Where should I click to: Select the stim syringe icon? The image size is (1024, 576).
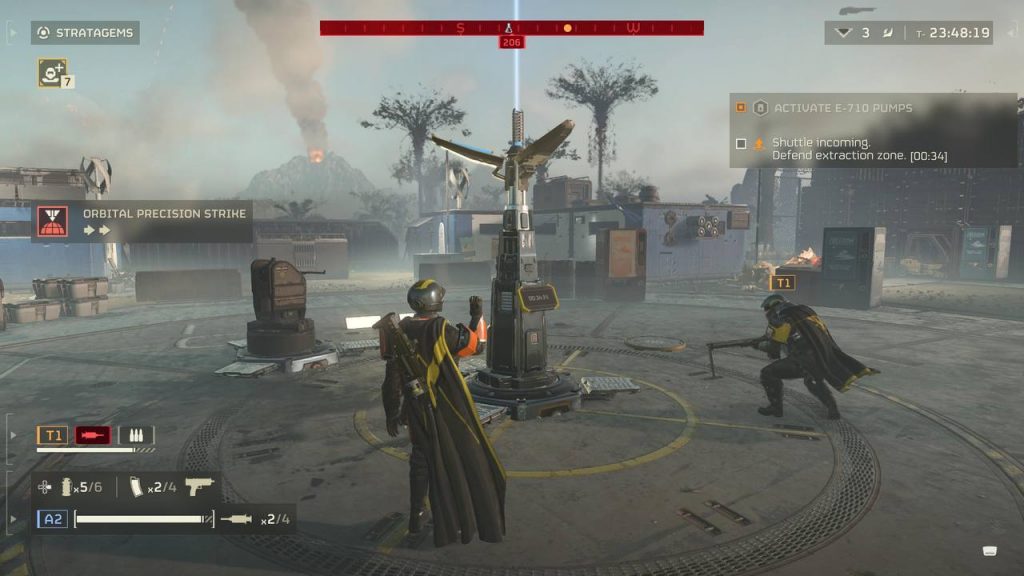coord(237,519)
